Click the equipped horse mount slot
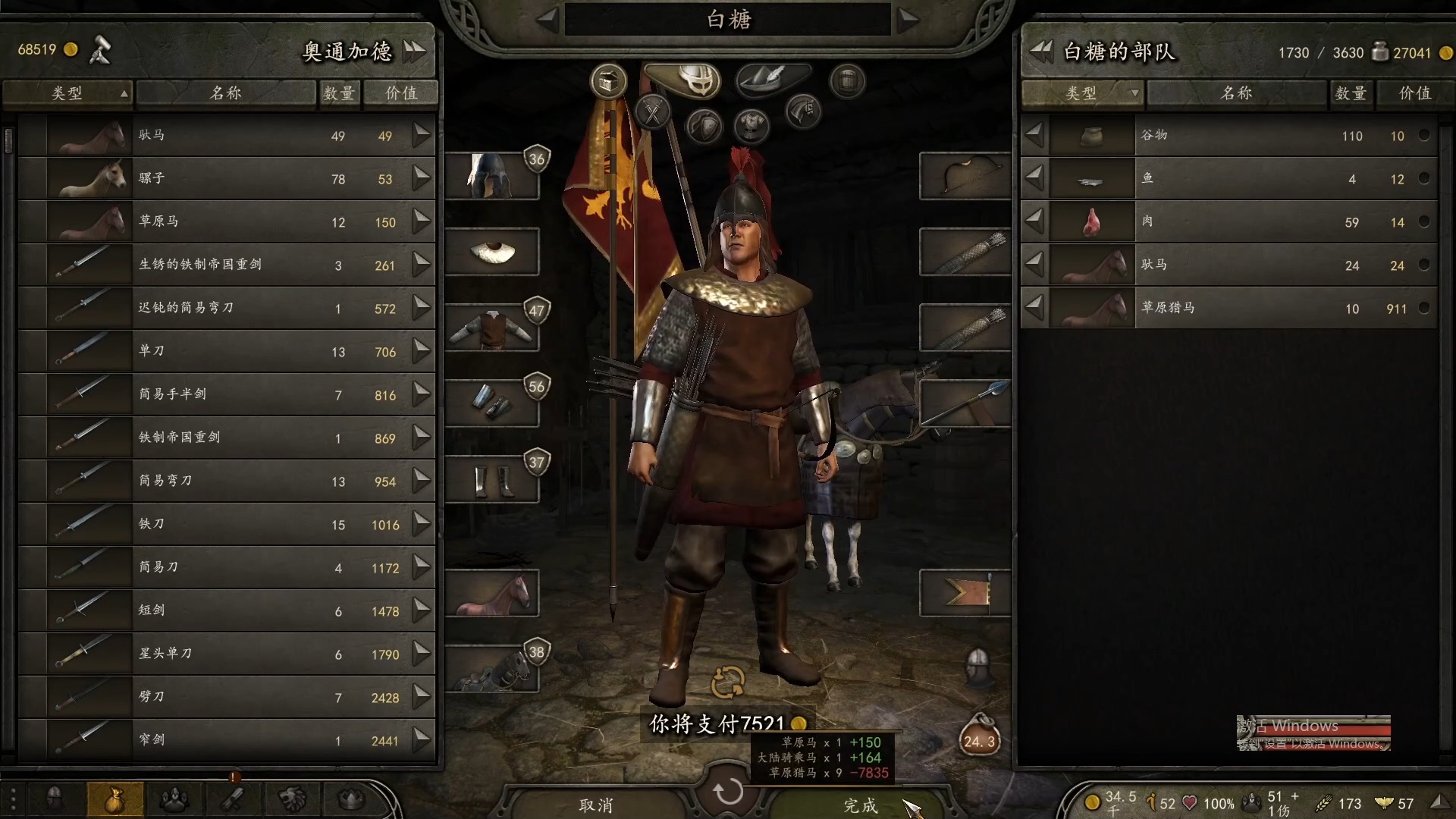 coord(491,593)
